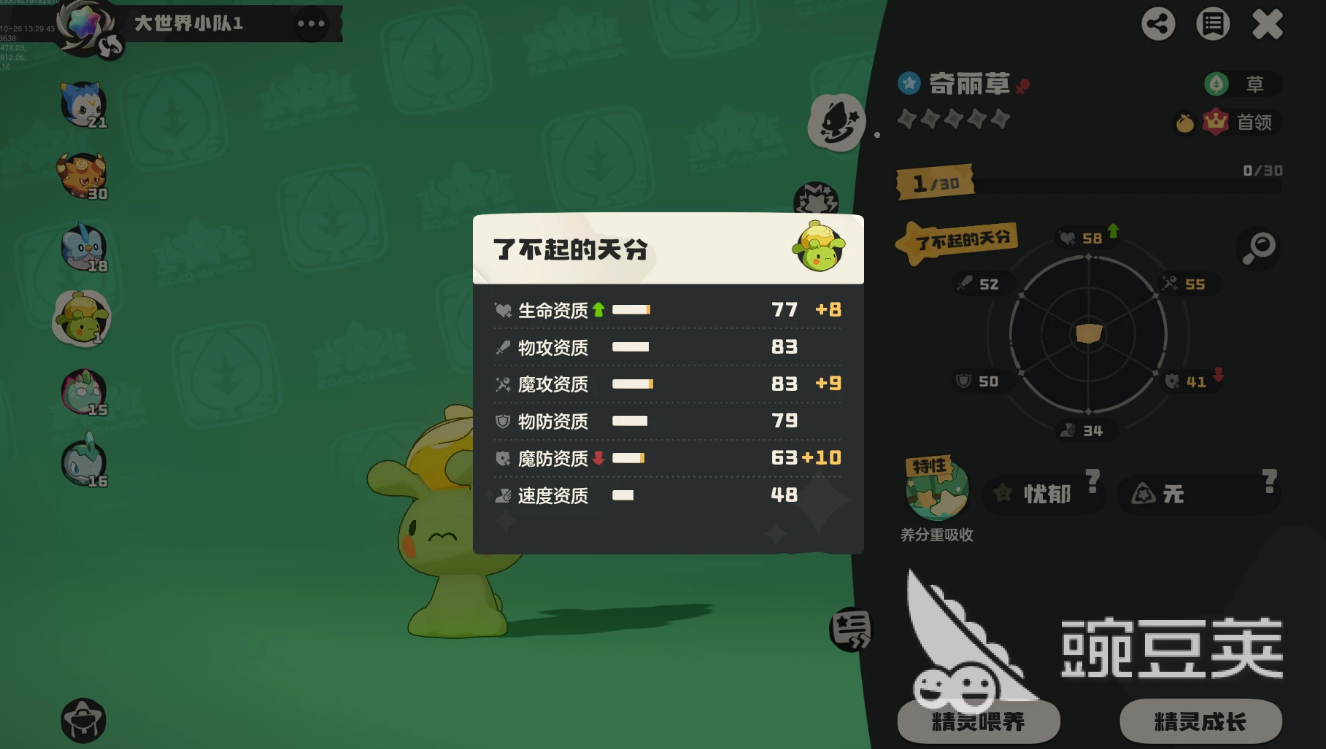
Task: Open the notes list icon near the top right
Action: 1212,24
